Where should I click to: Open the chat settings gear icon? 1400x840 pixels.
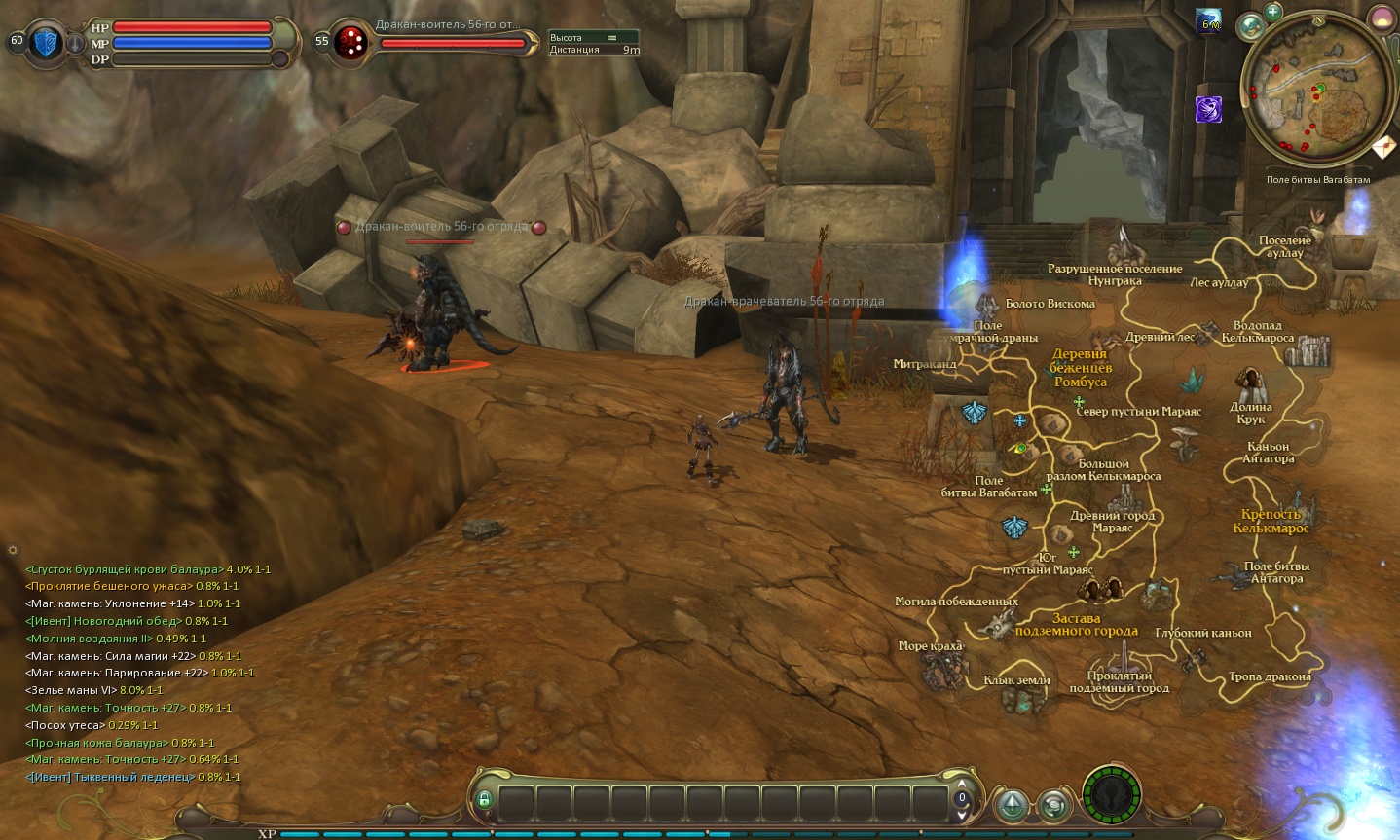(12, 551)
